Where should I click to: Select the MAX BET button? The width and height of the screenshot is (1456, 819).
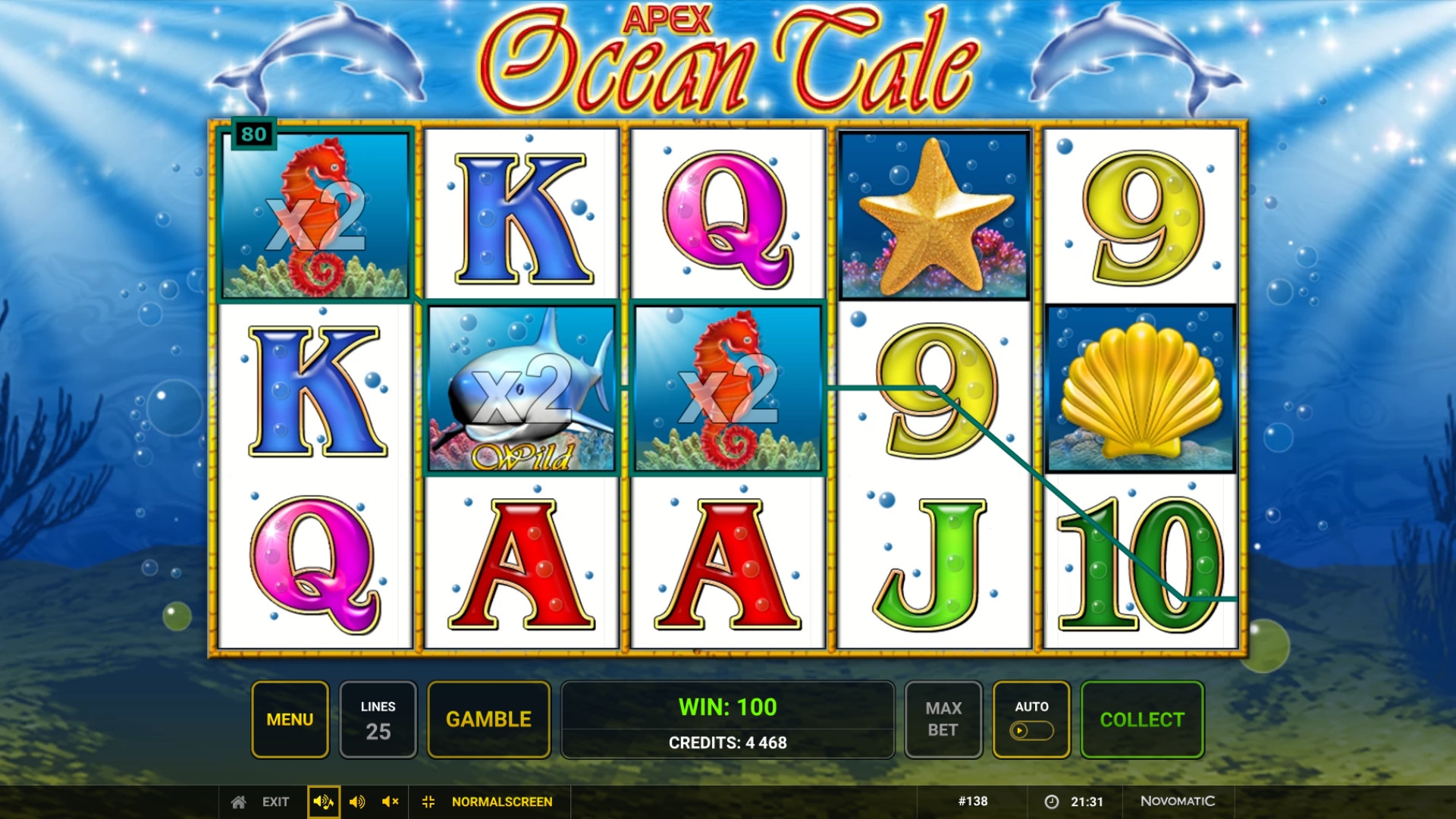click(943, 720)
